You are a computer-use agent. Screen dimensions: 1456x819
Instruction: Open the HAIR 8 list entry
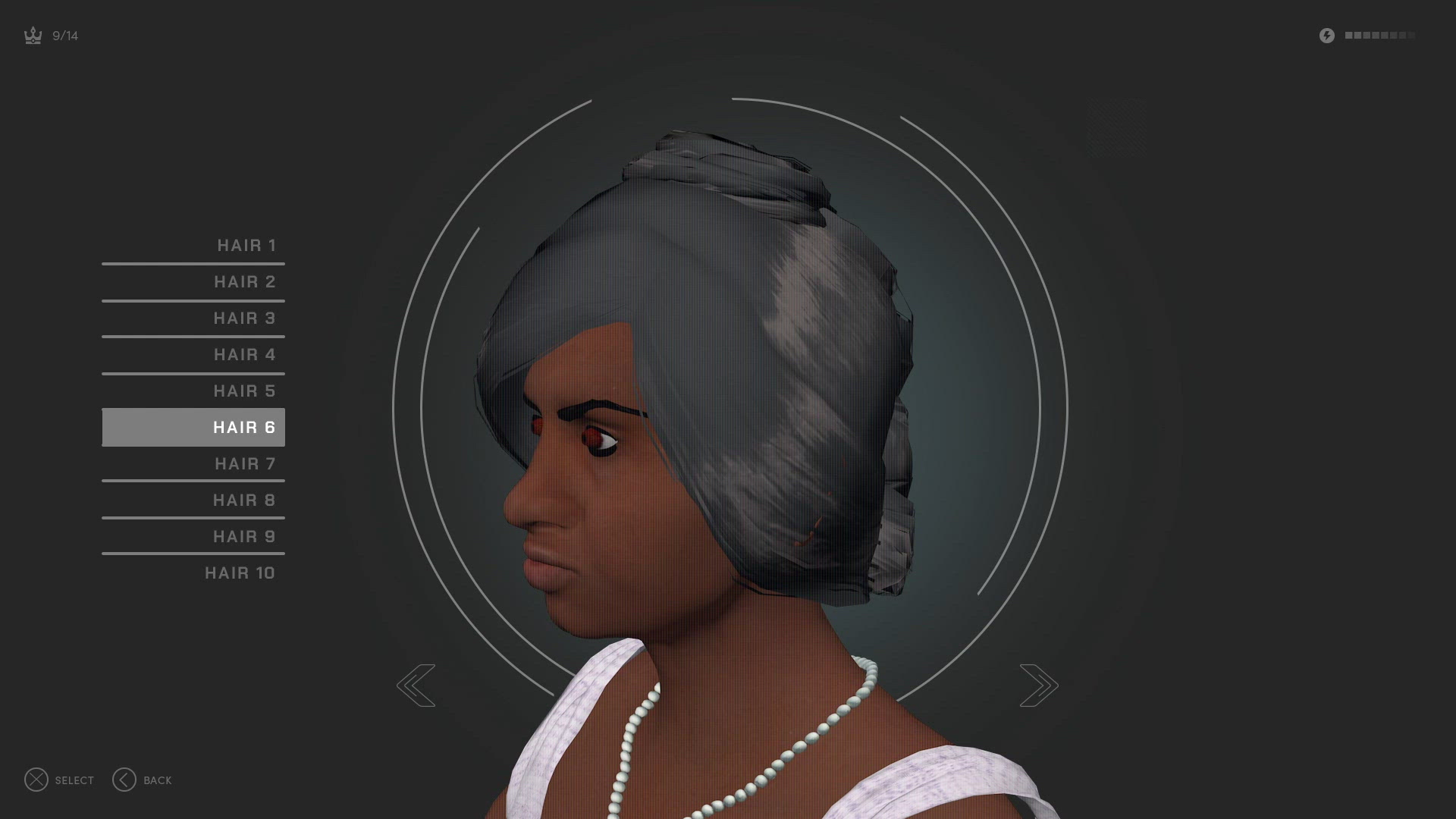click(243, 500)
